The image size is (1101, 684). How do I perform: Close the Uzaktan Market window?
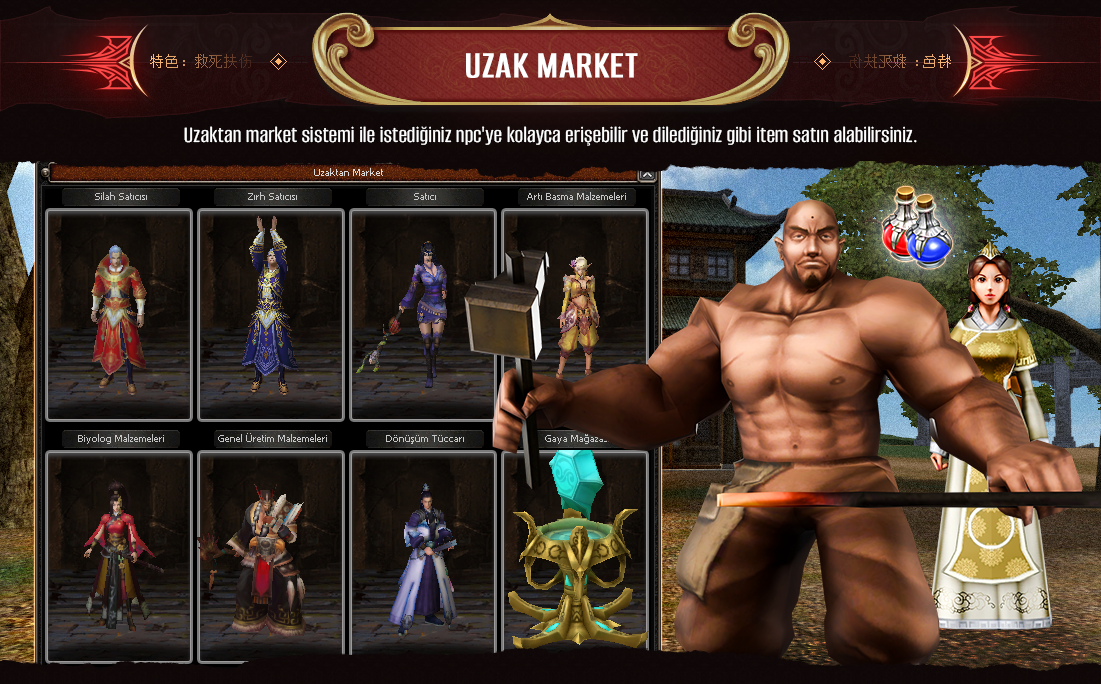(646, 174)
